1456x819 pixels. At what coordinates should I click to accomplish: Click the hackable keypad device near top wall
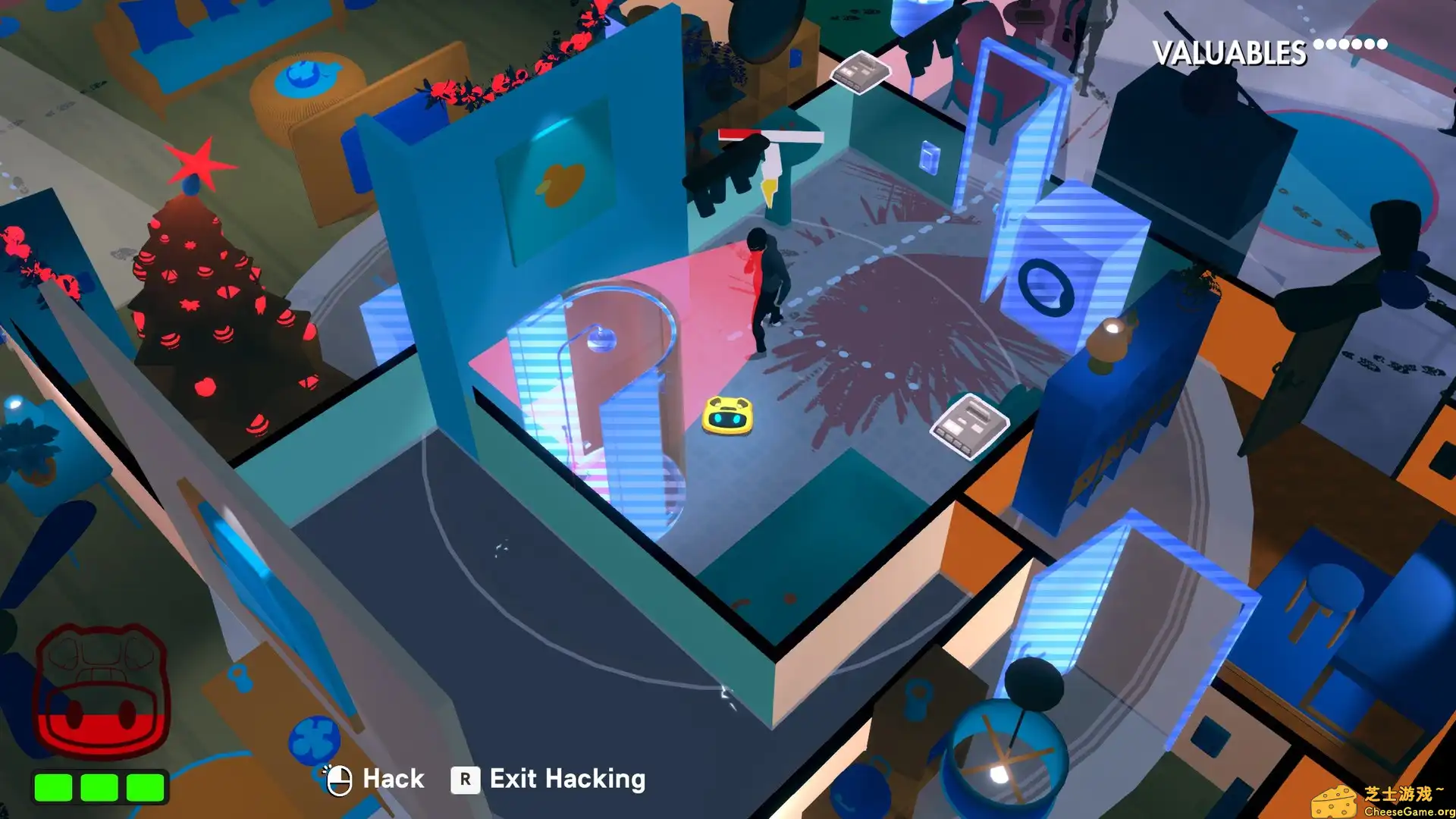[x=859, y=72]
